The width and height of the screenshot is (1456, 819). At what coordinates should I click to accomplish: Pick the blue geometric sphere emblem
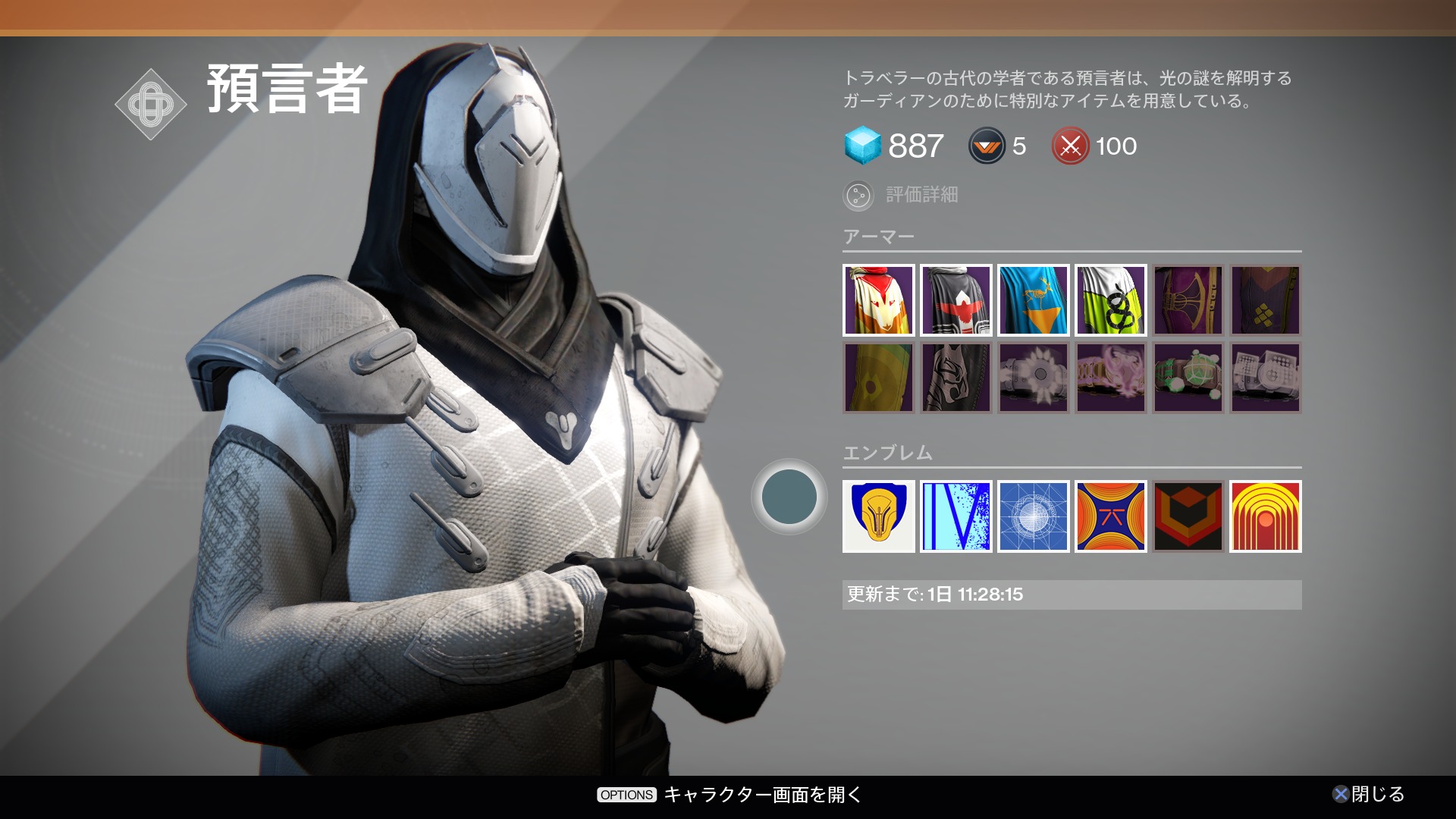[x=1033, y=516]
